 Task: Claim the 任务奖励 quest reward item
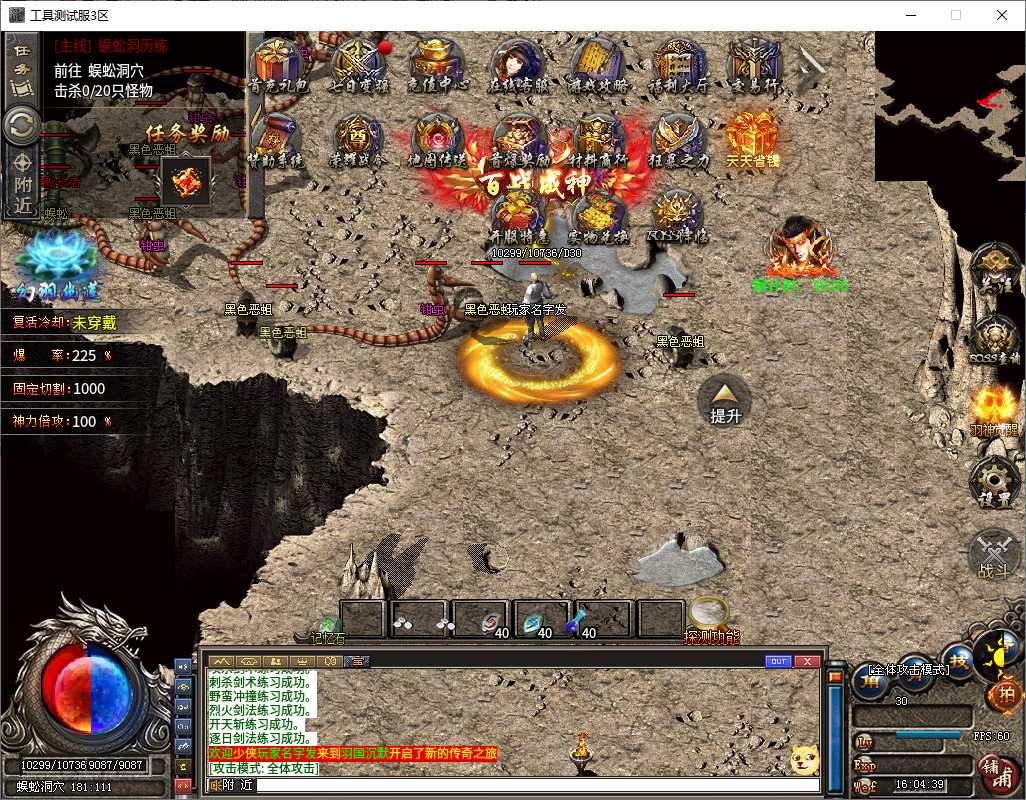click(186, 181)
